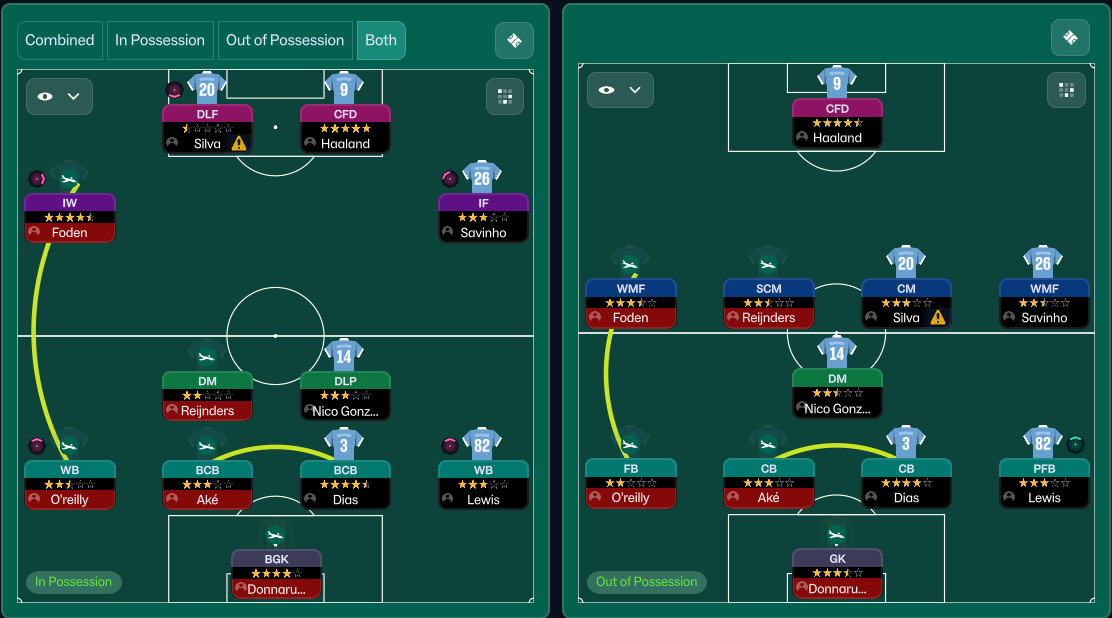The height and width of the screenshot is (618, 1112).
Task: Select Dias' BCB player card
Action: point(345,485)
